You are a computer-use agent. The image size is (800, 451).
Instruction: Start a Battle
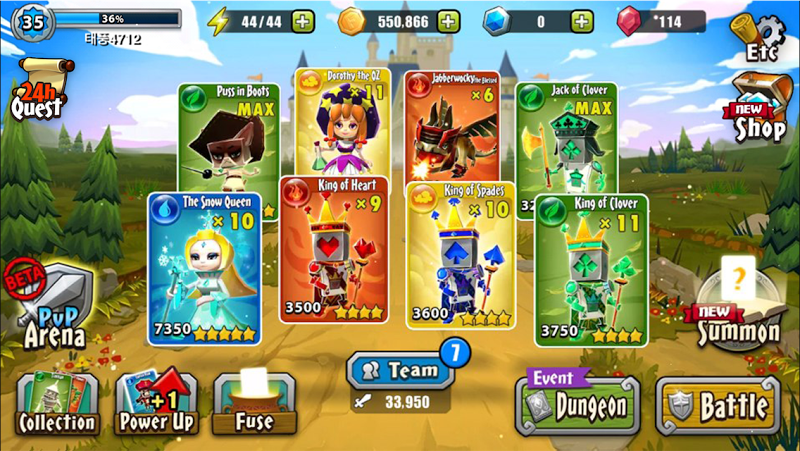coord(718,405)
